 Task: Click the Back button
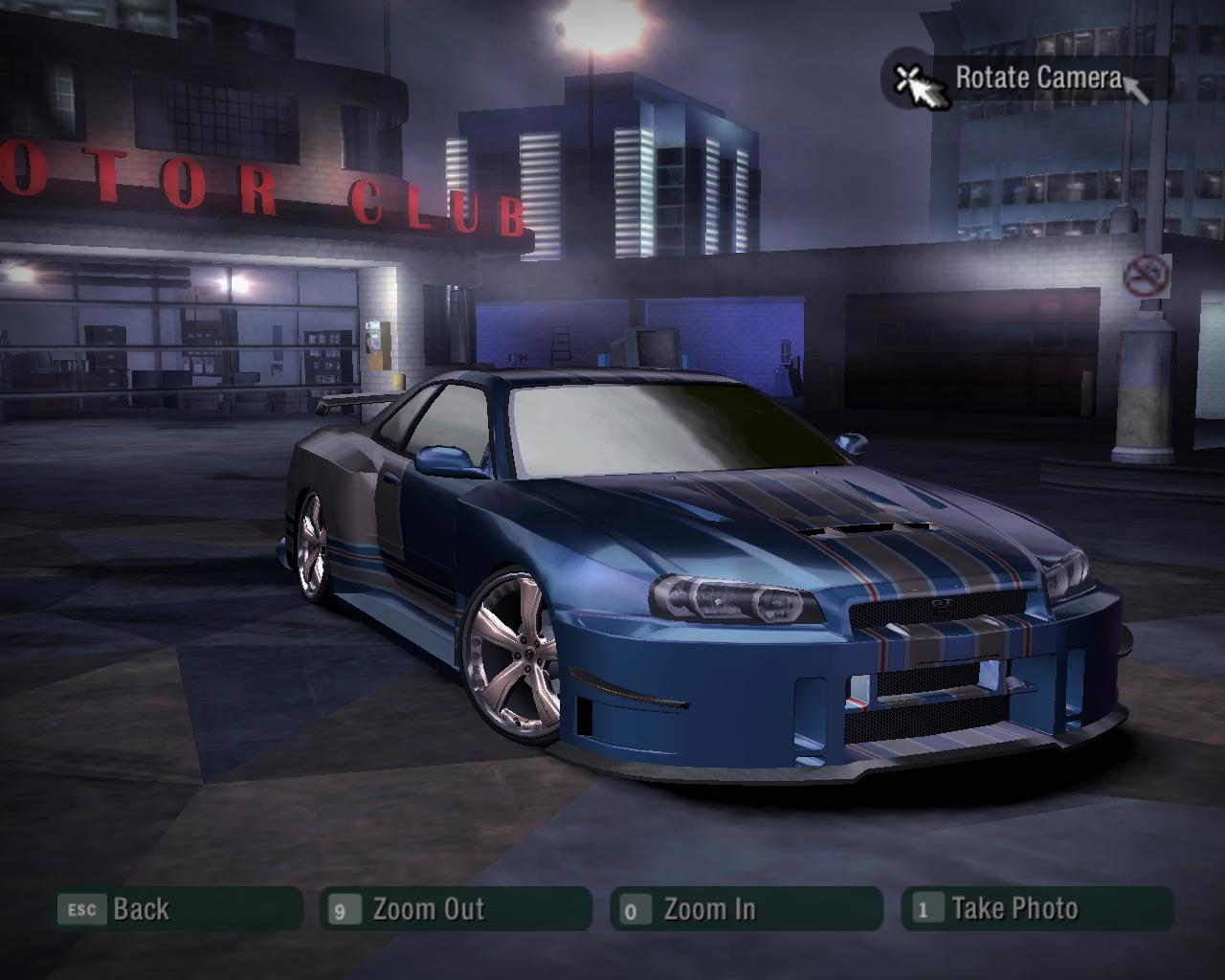[178, 908]
